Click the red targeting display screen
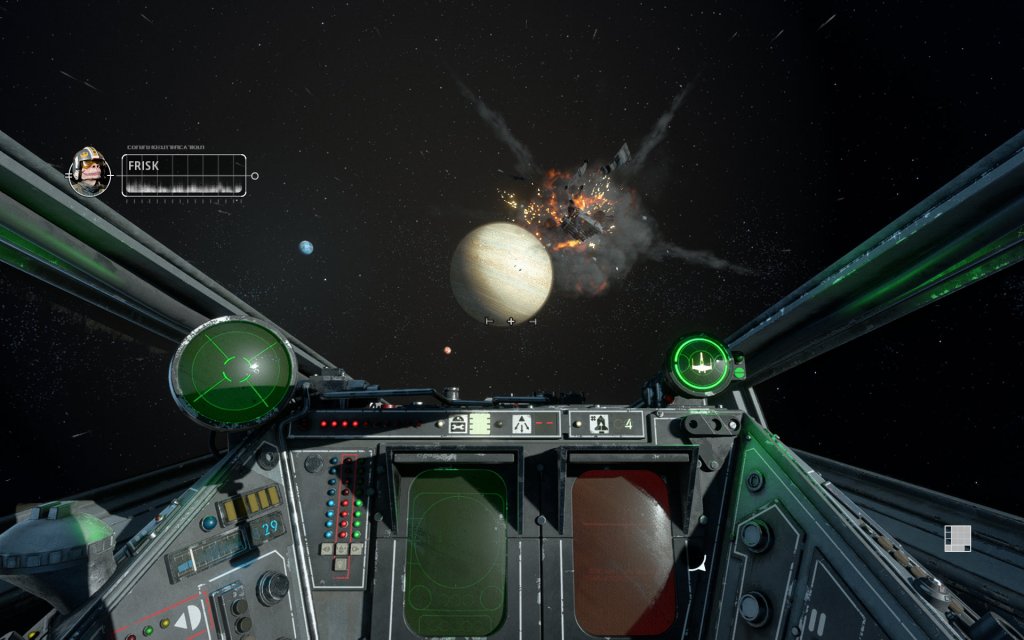The width and height of the screenshot is (1024, 640). 621,552
